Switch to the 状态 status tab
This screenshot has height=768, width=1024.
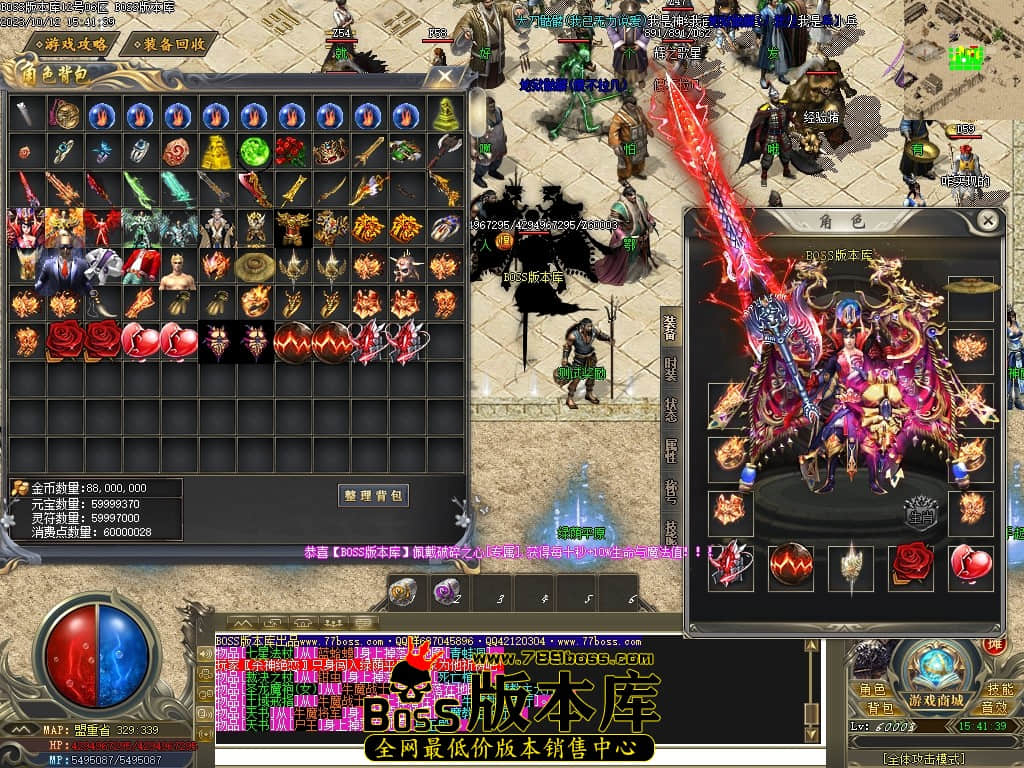[x=670, y=408]
